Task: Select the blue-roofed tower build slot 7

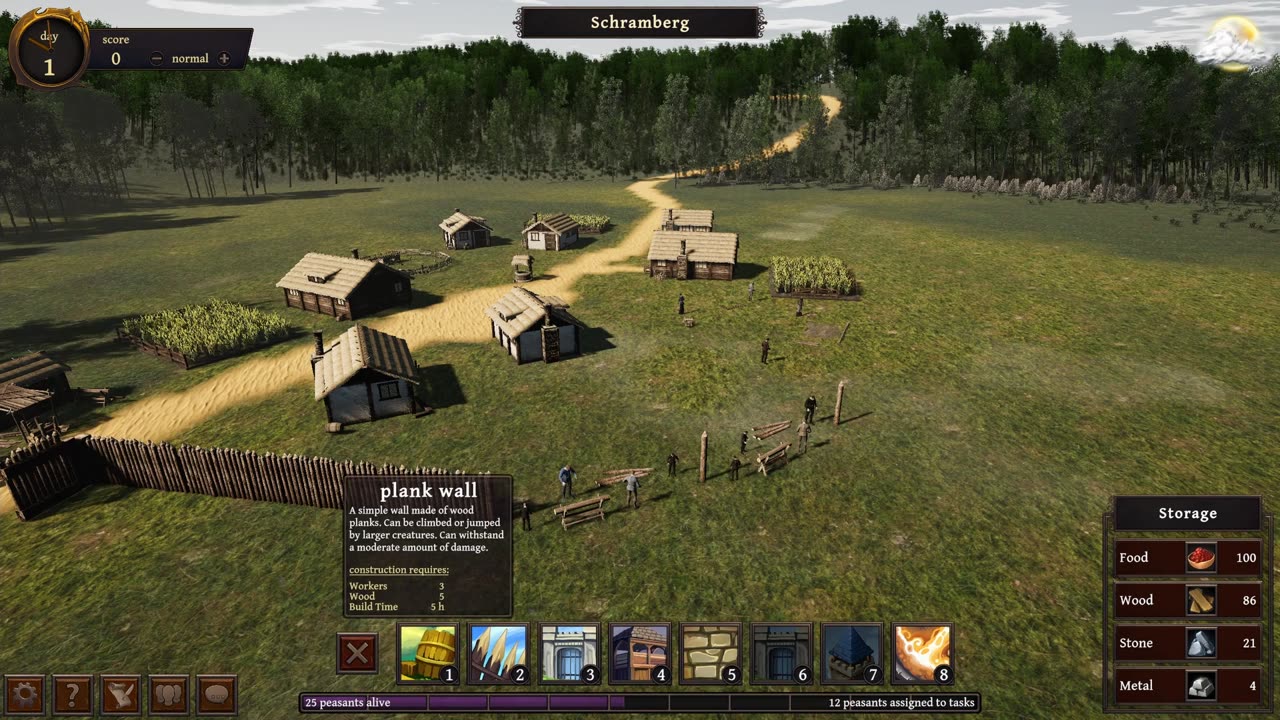Action: (x=851, y=654)
